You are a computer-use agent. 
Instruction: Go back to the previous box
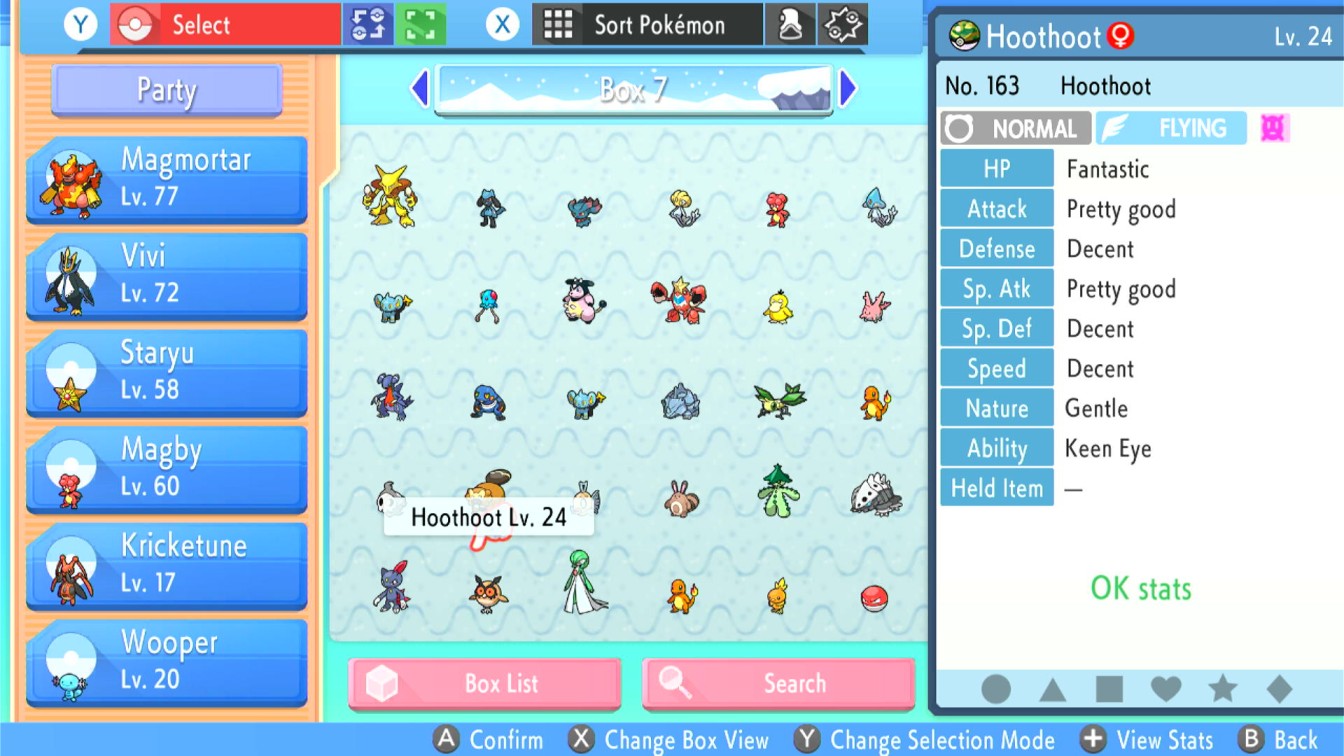click(420, 88)
